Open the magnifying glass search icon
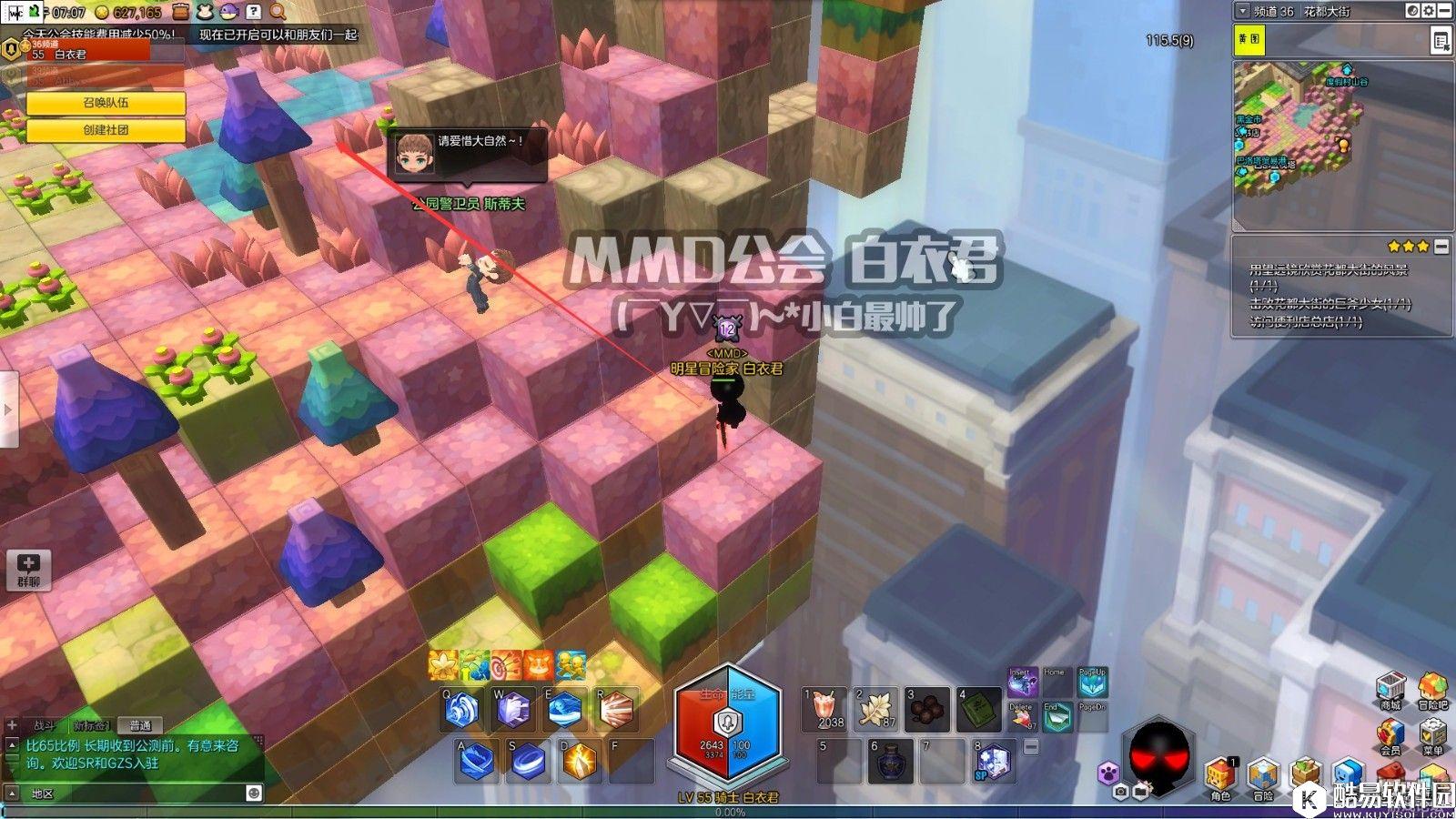Viewport: 1456px width, 819px height. tap(278, 12)
